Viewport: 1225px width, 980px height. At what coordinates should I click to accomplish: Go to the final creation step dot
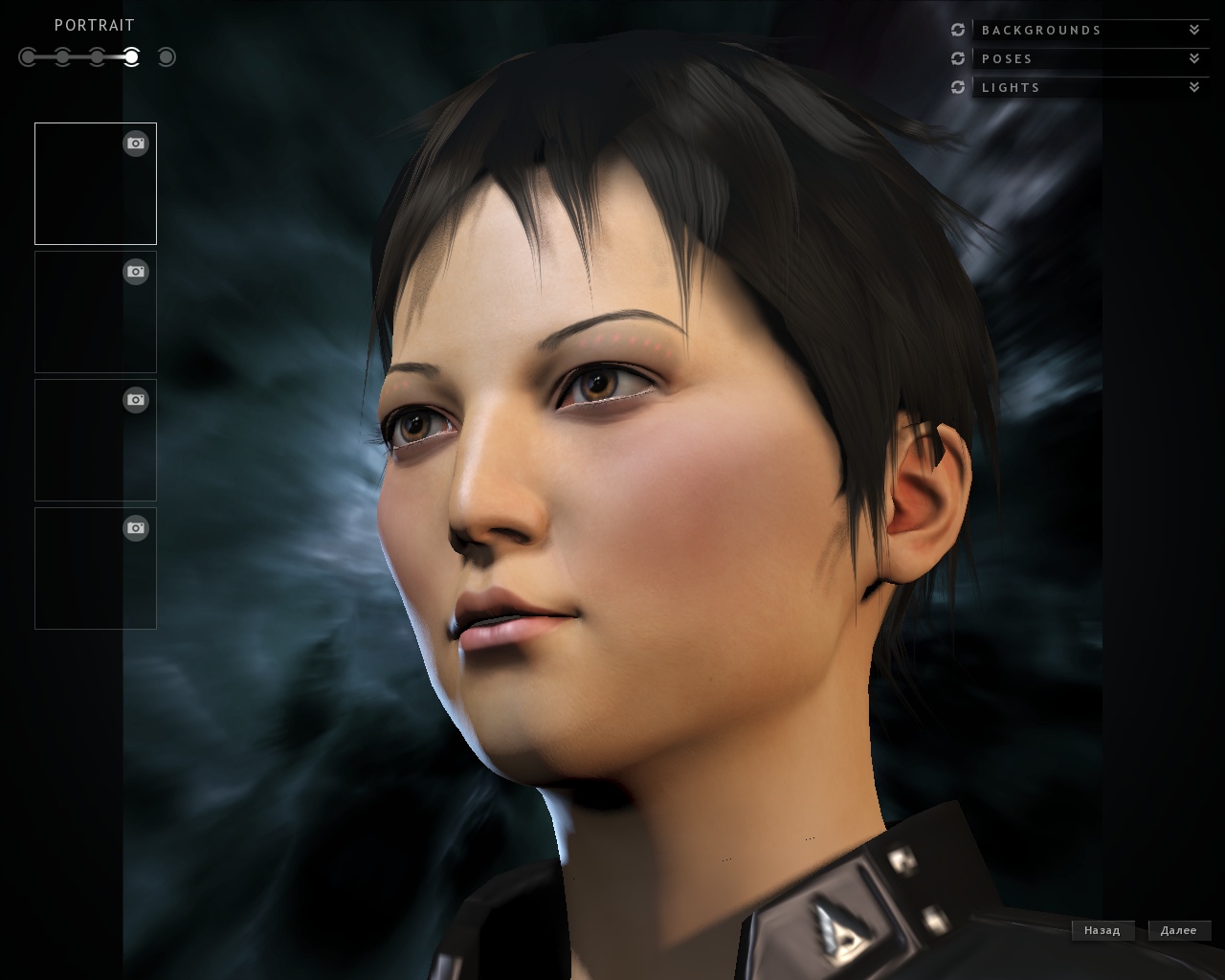pos(167,57)
